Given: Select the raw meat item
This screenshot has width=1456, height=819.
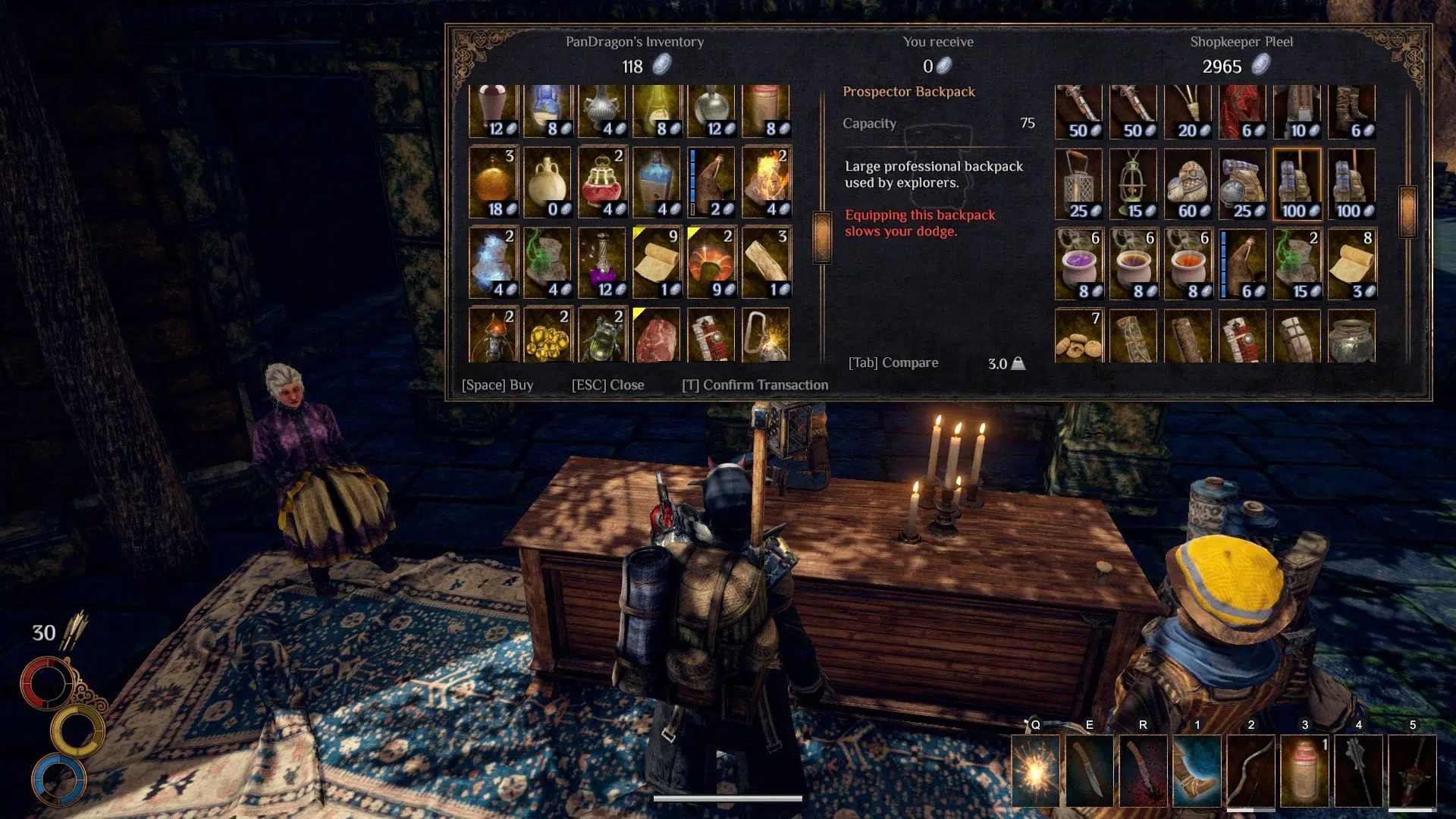Looking at the screenshot, I should 657,336.
